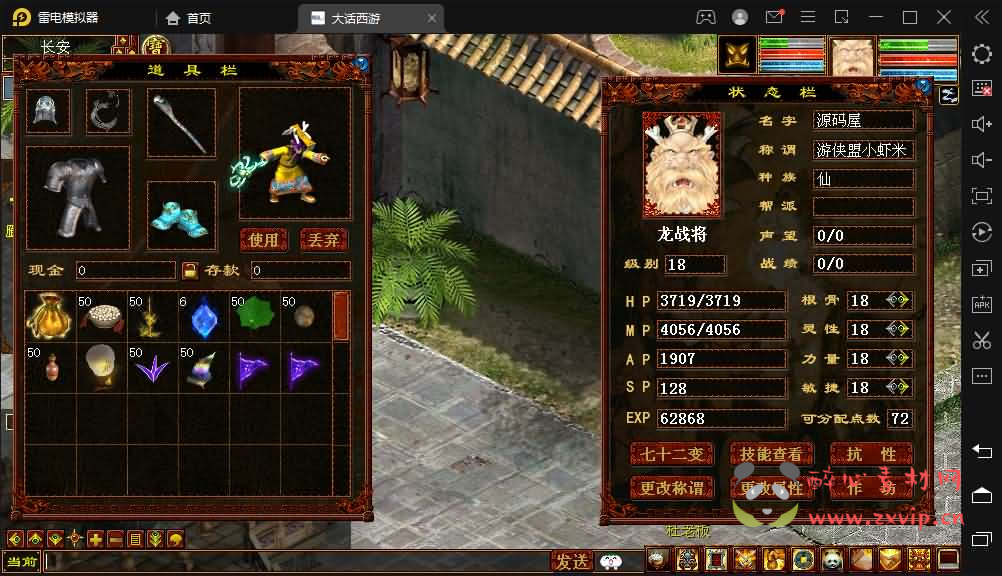Viewport: 1002px width, 576px height.
Task: Toggle the padlock beside the cash field
Action: 190,270
